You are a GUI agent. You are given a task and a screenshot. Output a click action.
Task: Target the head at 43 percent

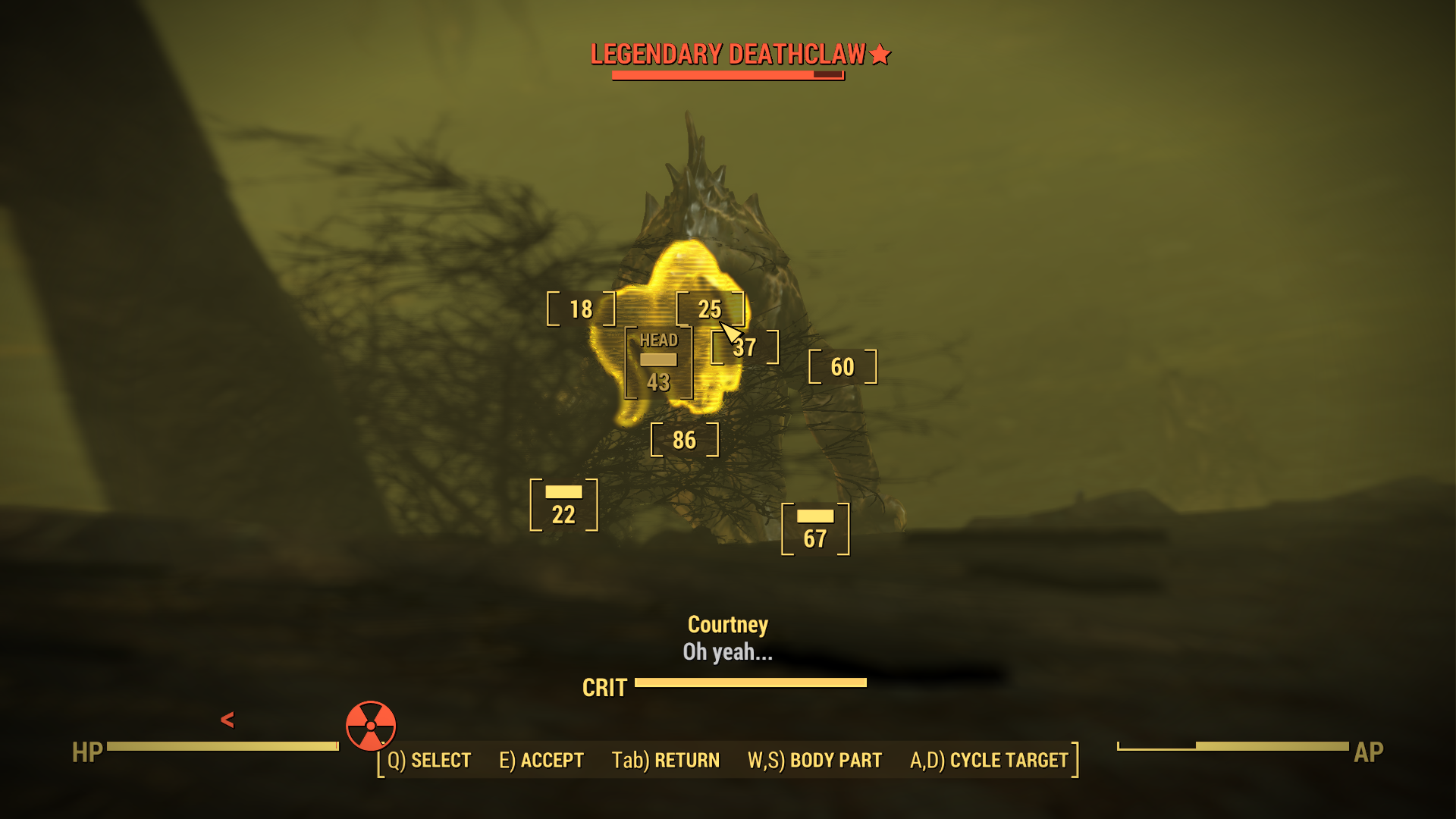pos(658,363)
